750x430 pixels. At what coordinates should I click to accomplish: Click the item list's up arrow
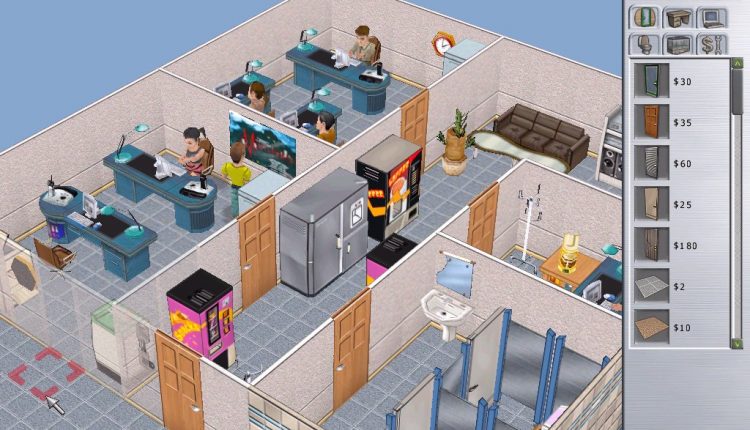pos(738,66)
